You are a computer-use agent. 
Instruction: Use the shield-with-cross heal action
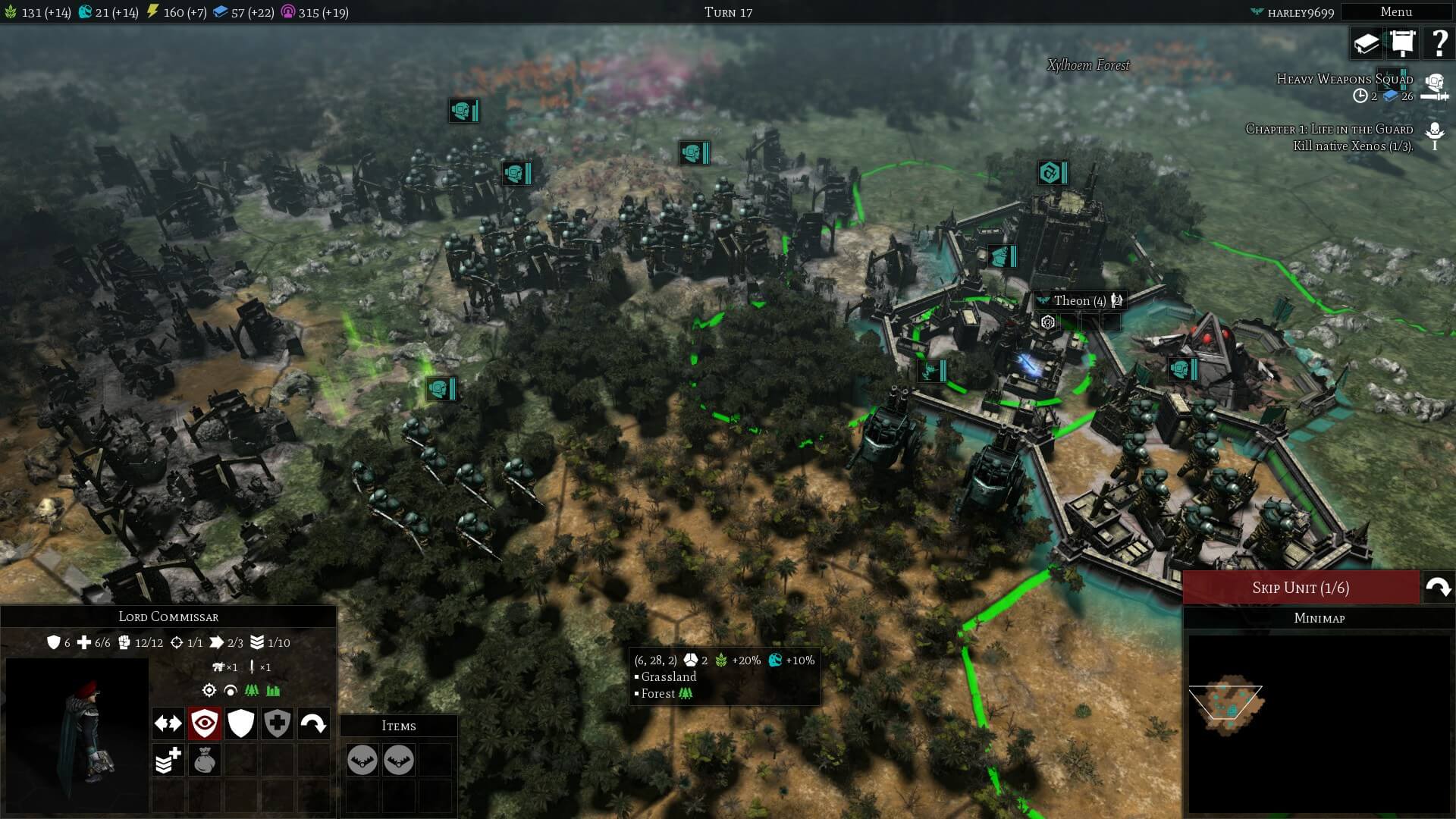click(x=278, y=723)
